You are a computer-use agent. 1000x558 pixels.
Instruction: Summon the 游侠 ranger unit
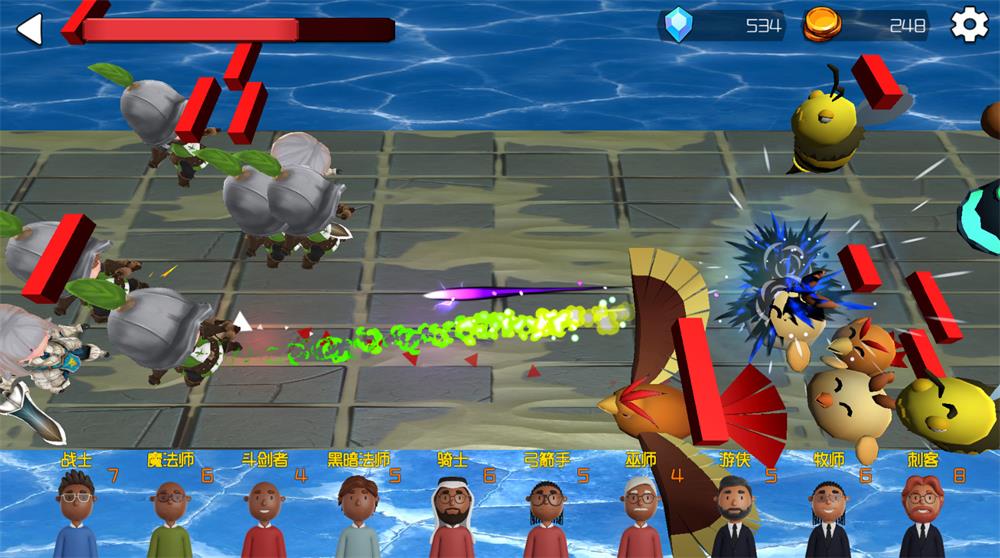pos(734,510)
